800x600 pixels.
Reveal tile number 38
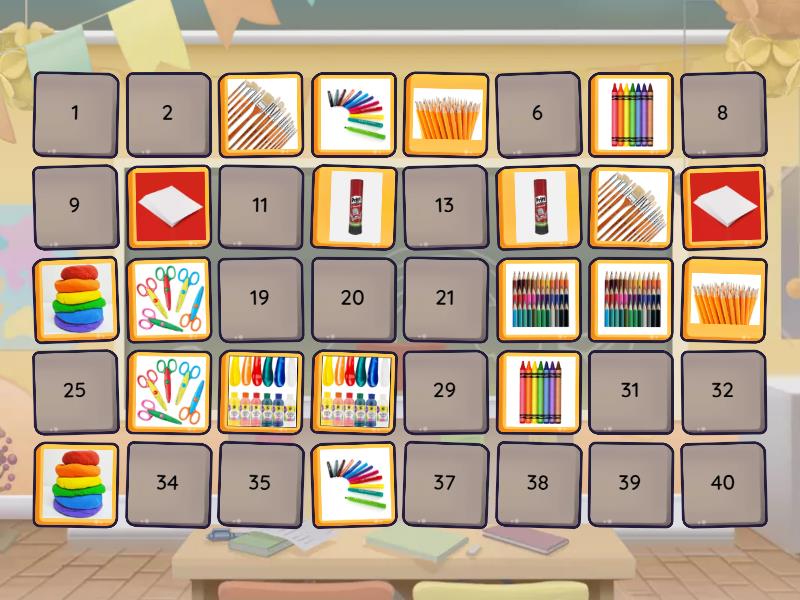coord(537,483)
